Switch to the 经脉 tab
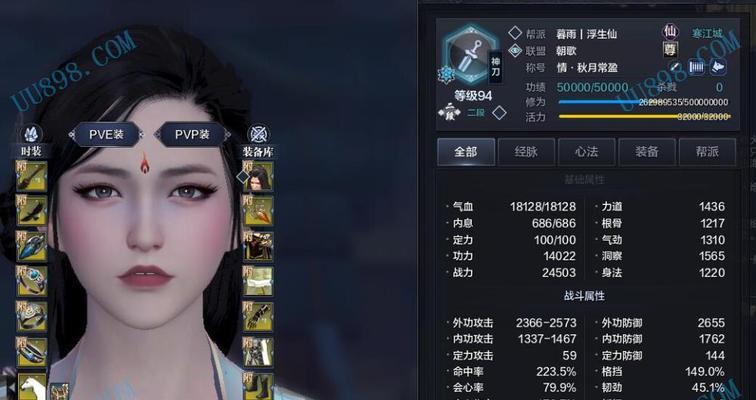 [x=526, y=152]
